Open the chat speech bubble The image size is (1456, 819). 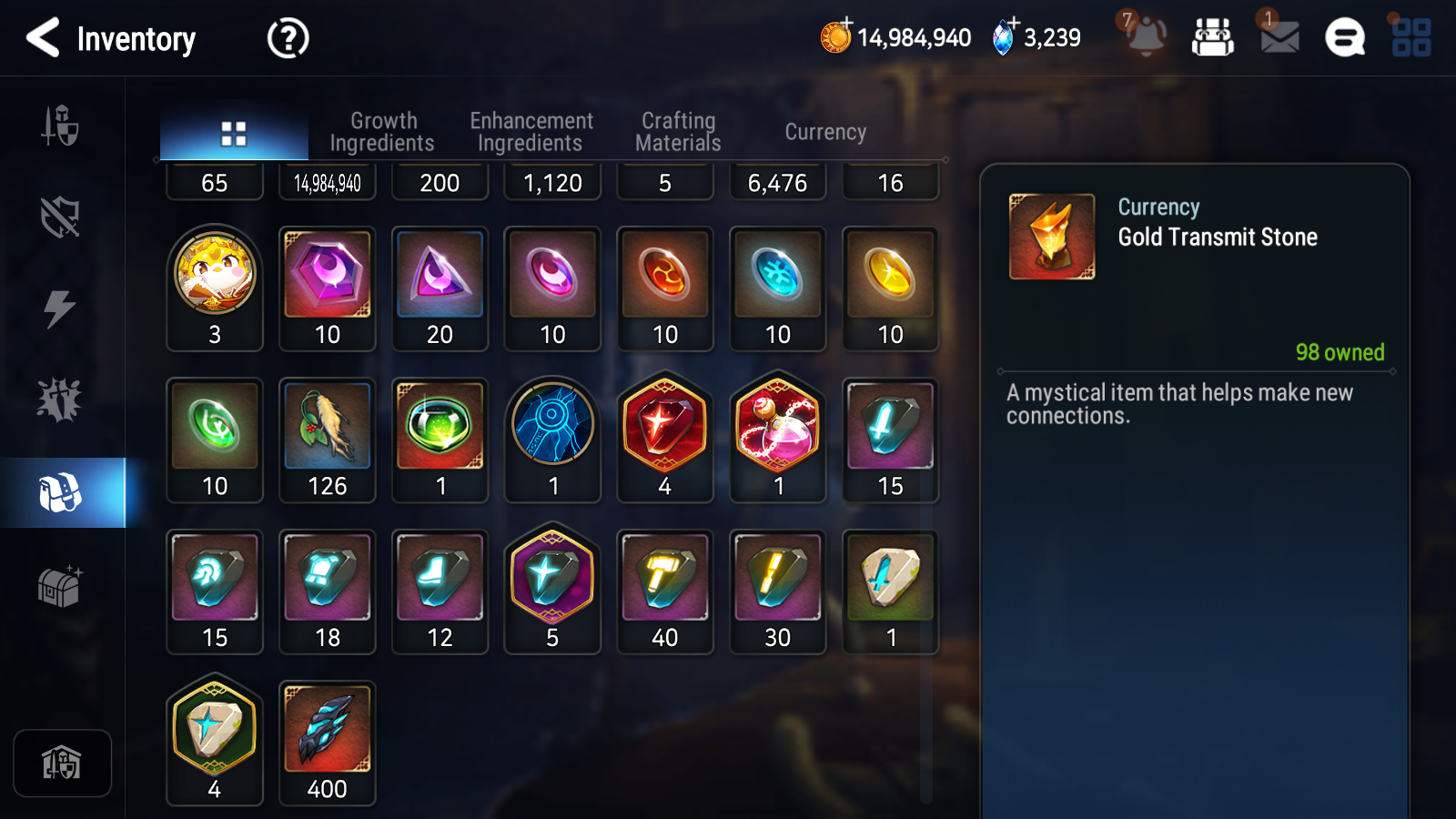click(x=1345, y=38)
